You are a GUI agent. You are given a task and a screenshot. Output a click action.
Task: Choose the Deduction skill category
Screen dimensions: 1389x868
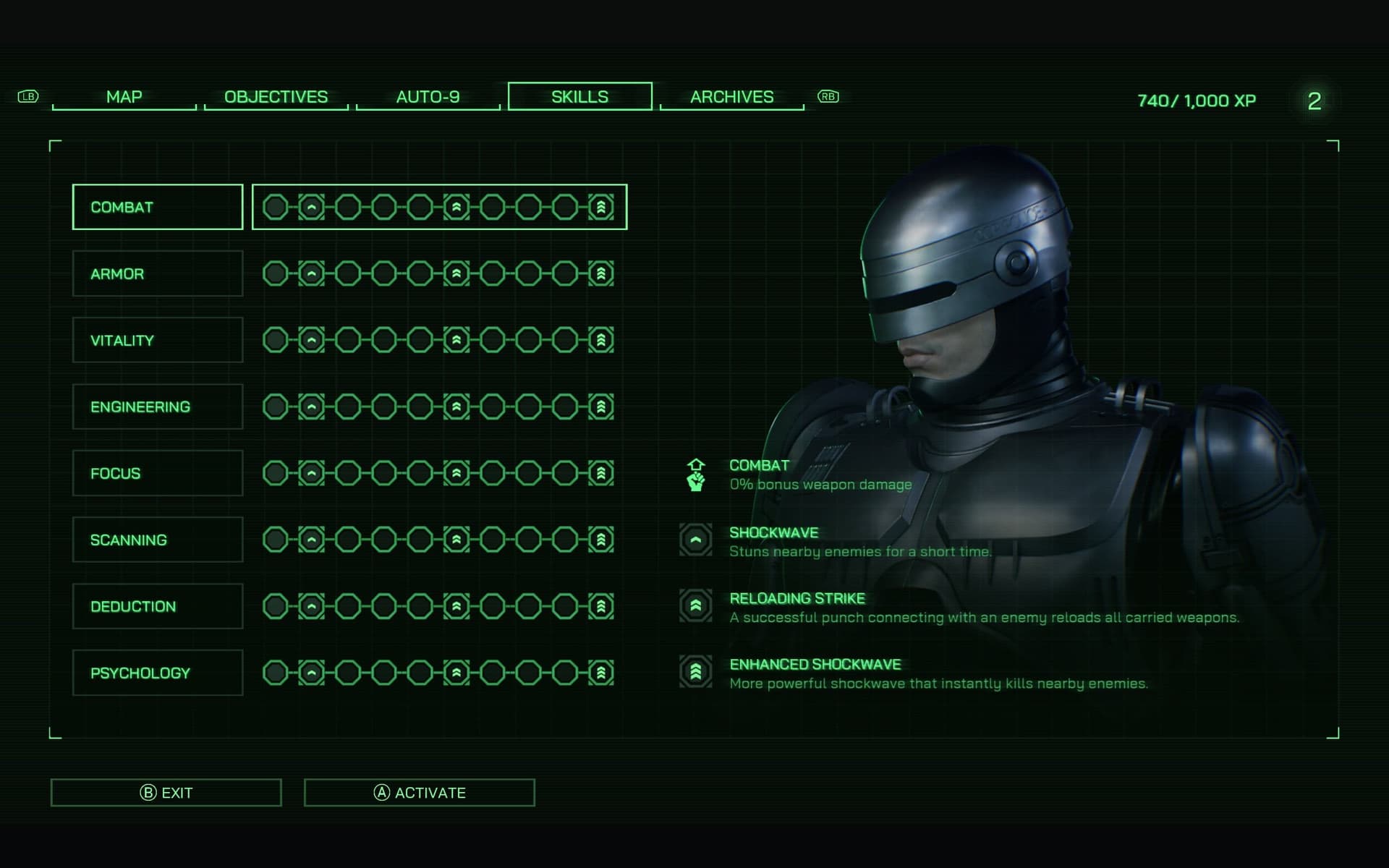click(158, 607)
